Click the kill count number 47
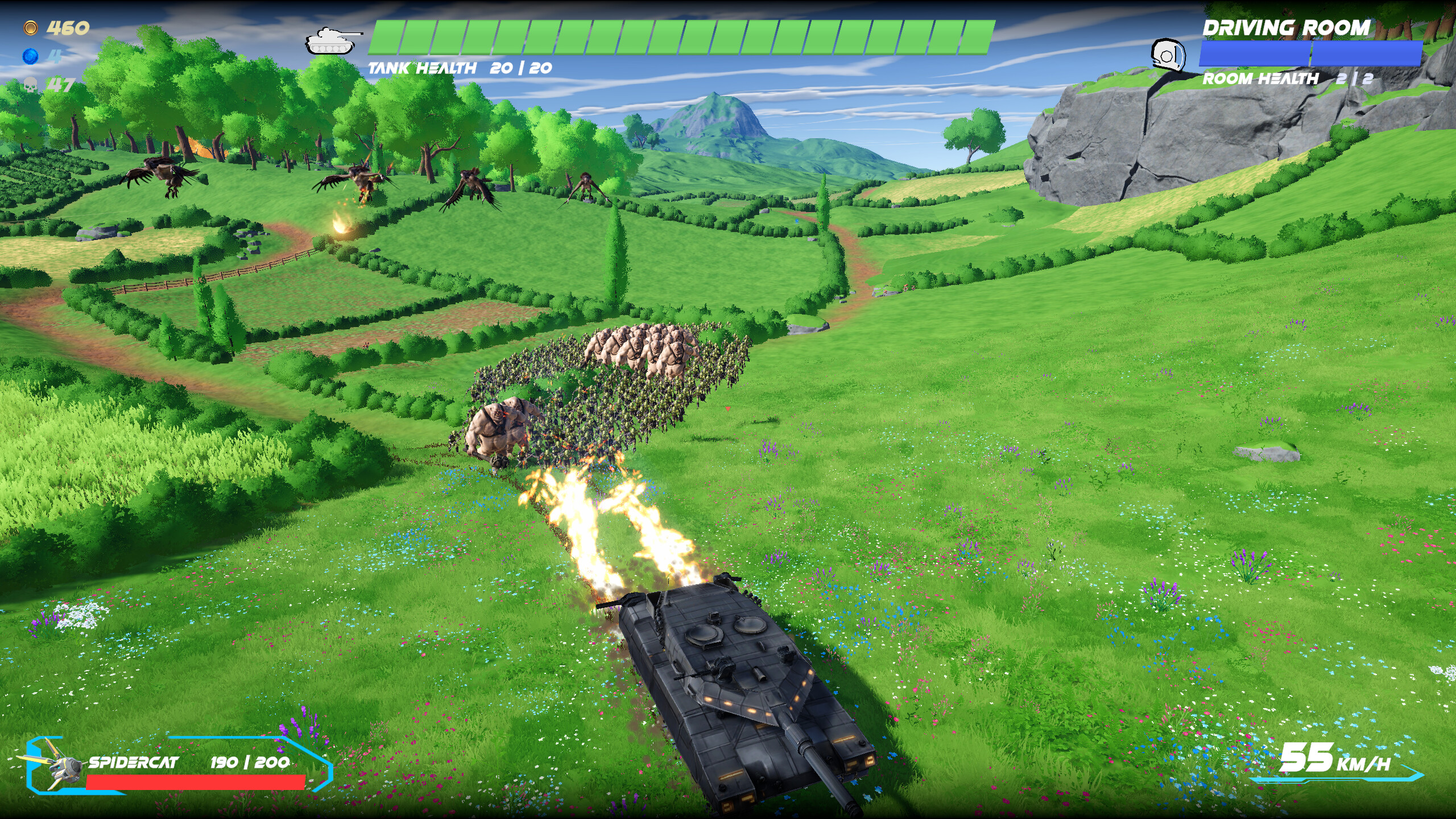This screenshot has height=819, width=1456. coord(60,85)
